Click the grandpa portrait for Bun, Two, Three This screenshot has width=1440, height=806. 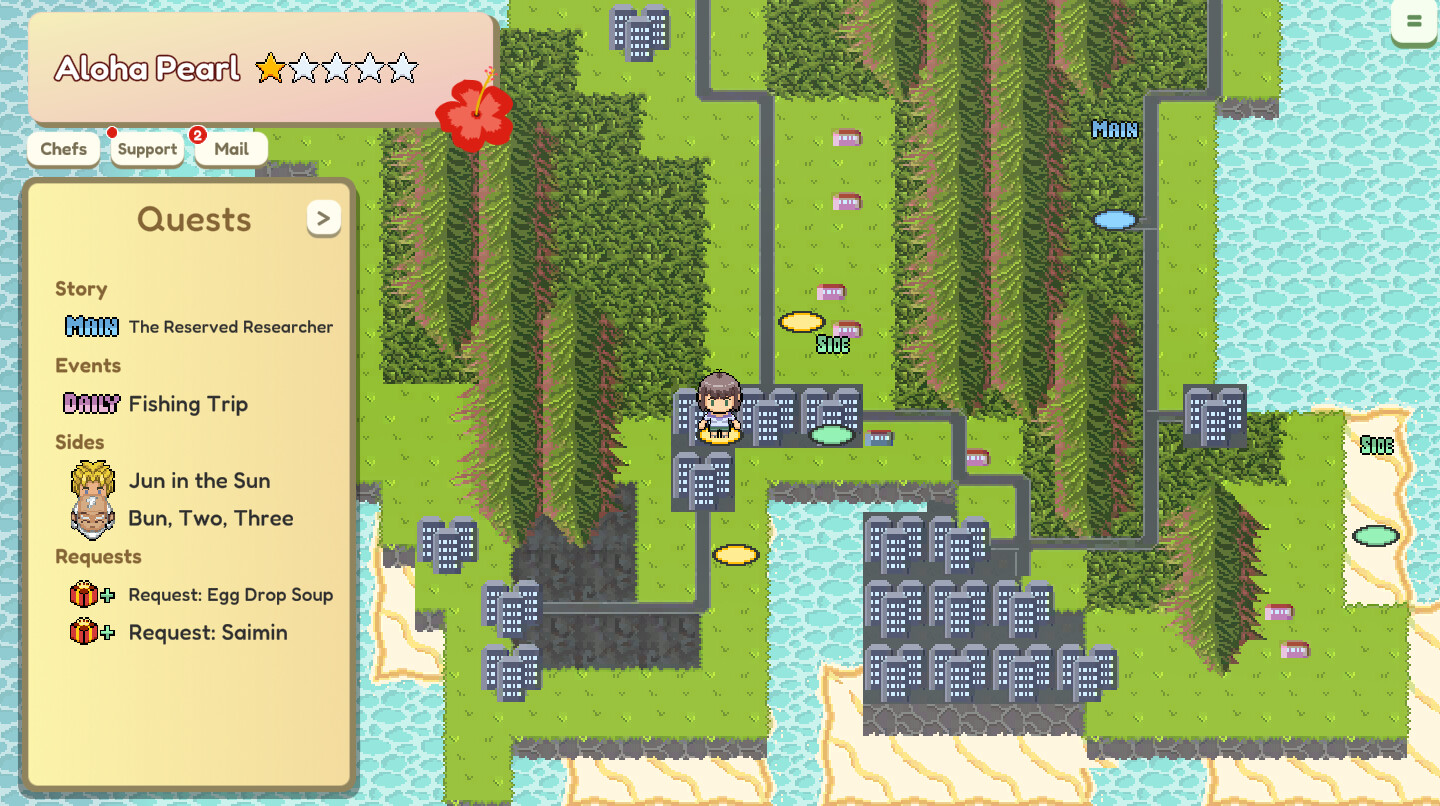click(93, 518)
